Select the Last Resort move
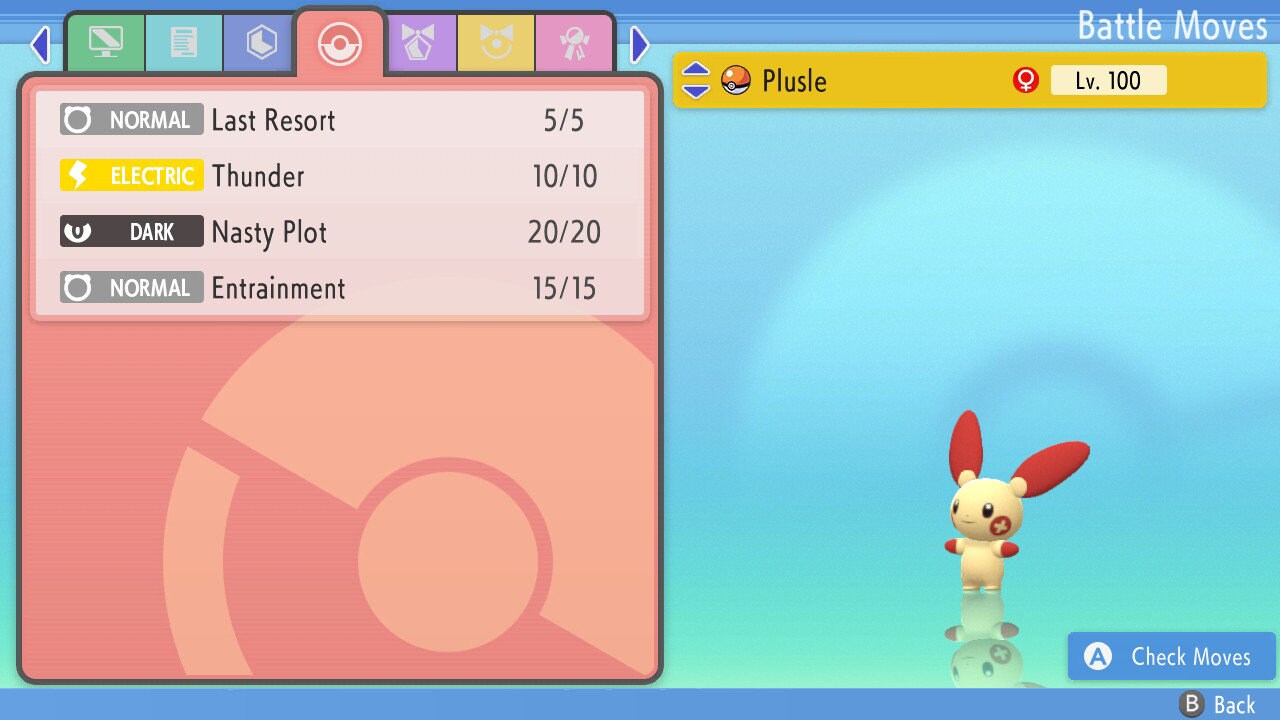Screen dimensions: 1280x720 point(340,121)
